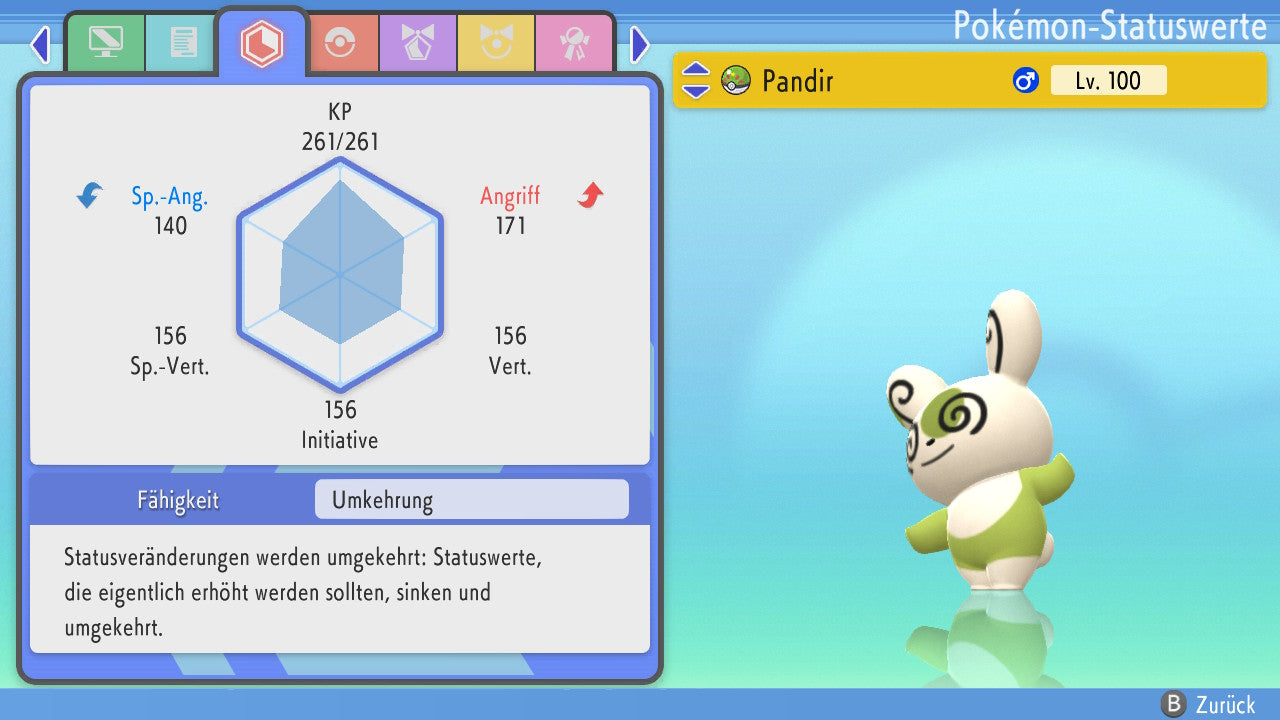
Task: Open the red Poké Ball moves tab
Action: [x=341, y=43]
